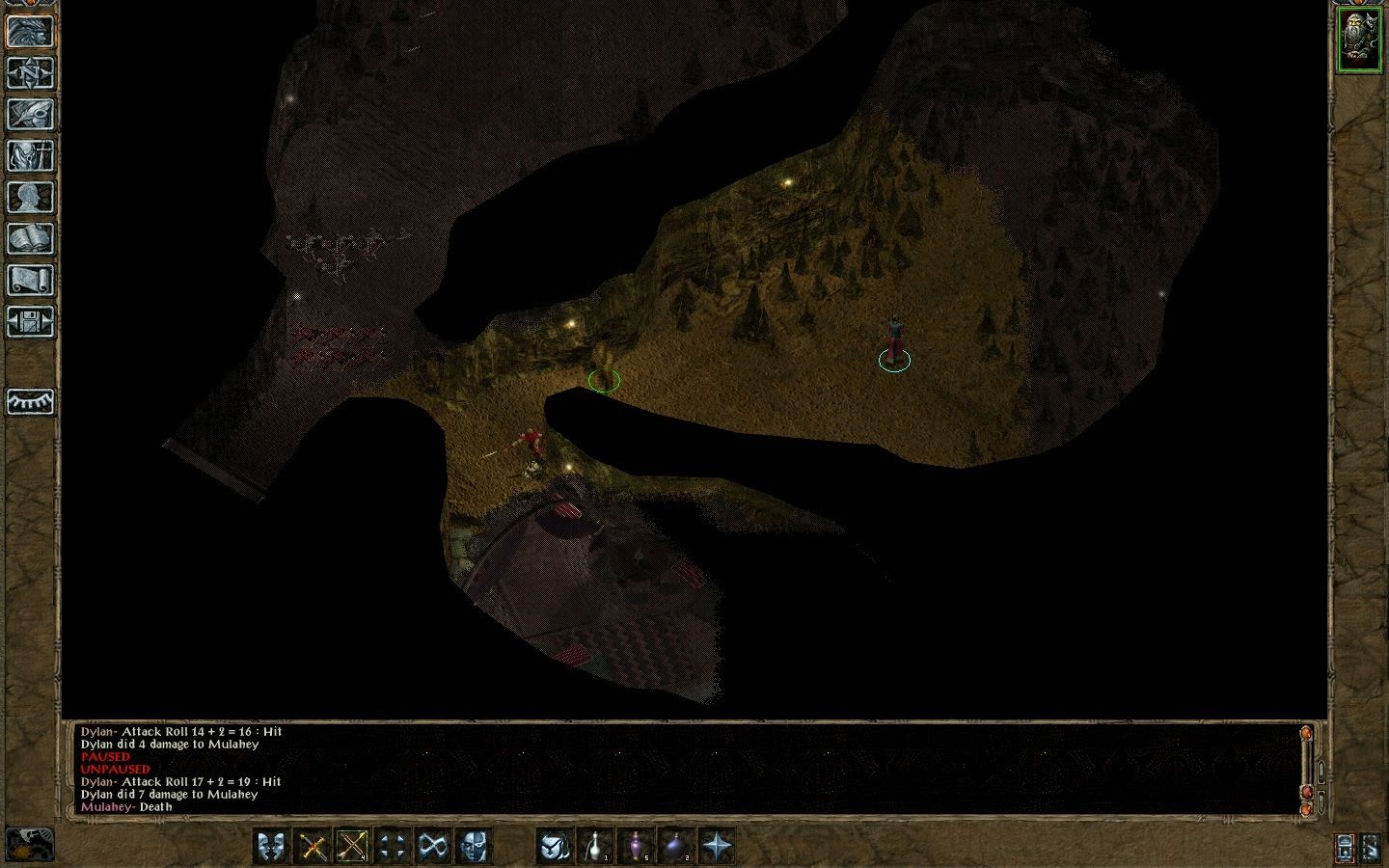Viewport: 1389px width, 868px height.
Task: Open the area map via compass icon
Action: pos(30,72)
